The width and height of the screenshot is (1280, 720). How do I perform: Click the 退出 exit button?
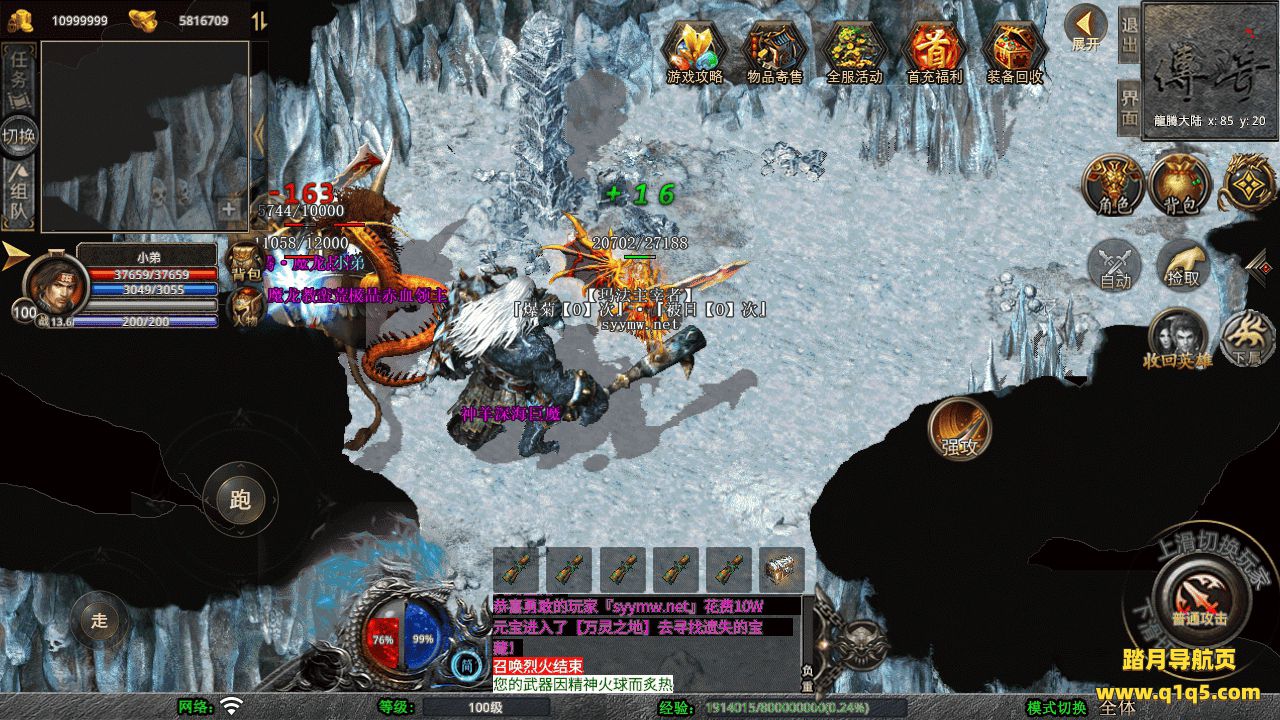tap(1129, 35)
